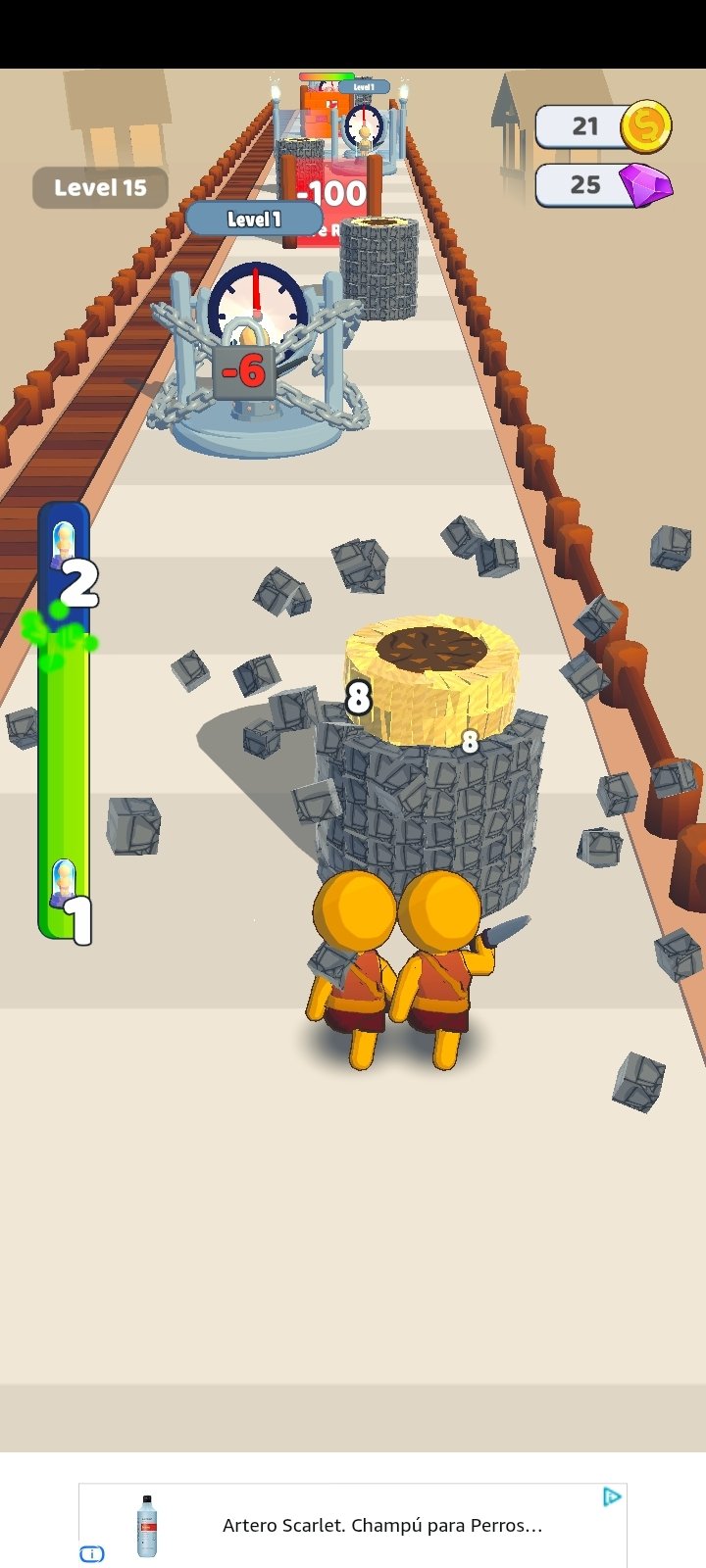The width and height of the screenshot is (706, 1568).
Task: Click the blue AdChoices triangle icon
Action: coord(612,1496)
